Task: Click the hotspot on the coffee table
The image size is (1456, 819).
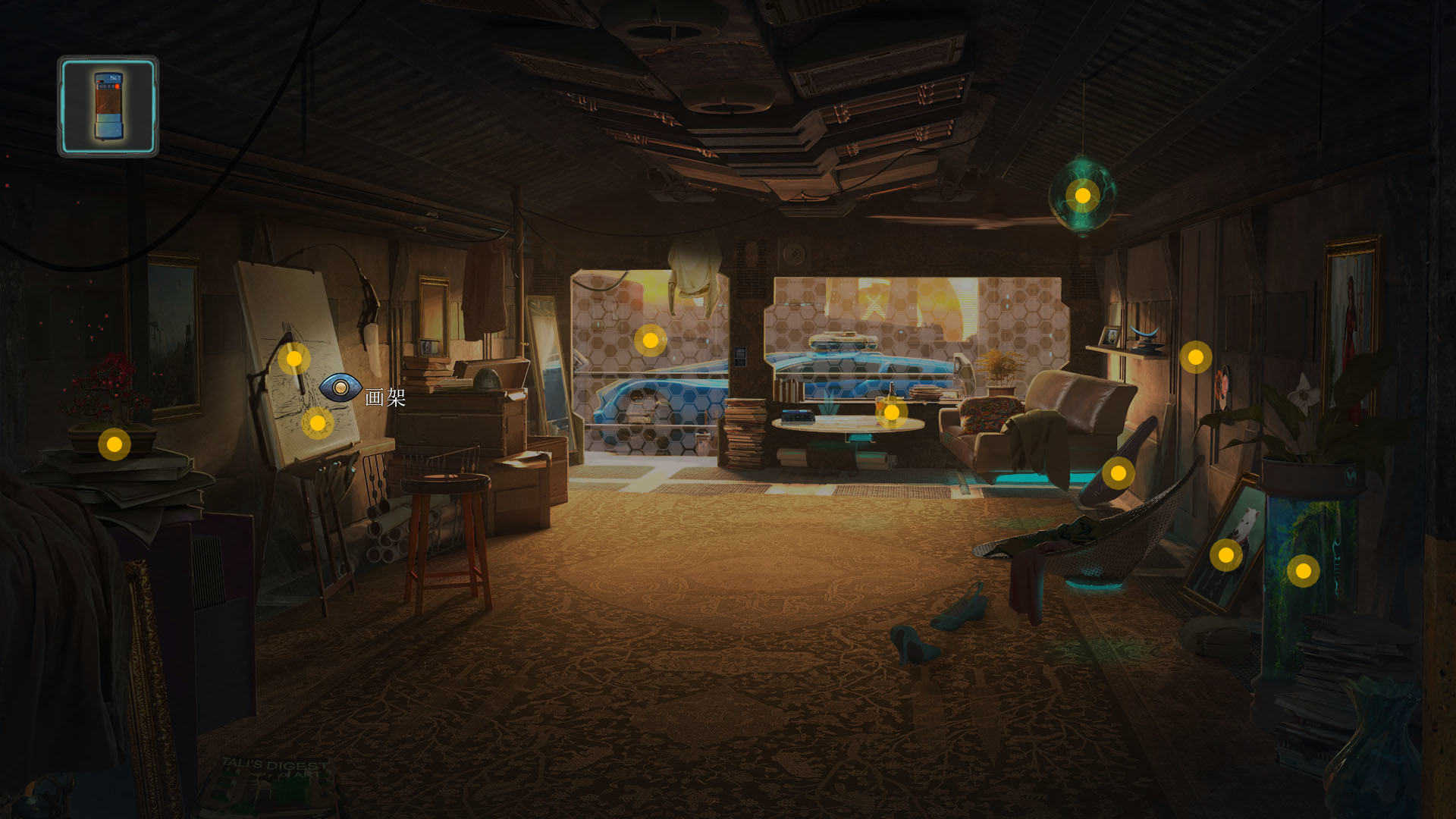Action: 893,409
